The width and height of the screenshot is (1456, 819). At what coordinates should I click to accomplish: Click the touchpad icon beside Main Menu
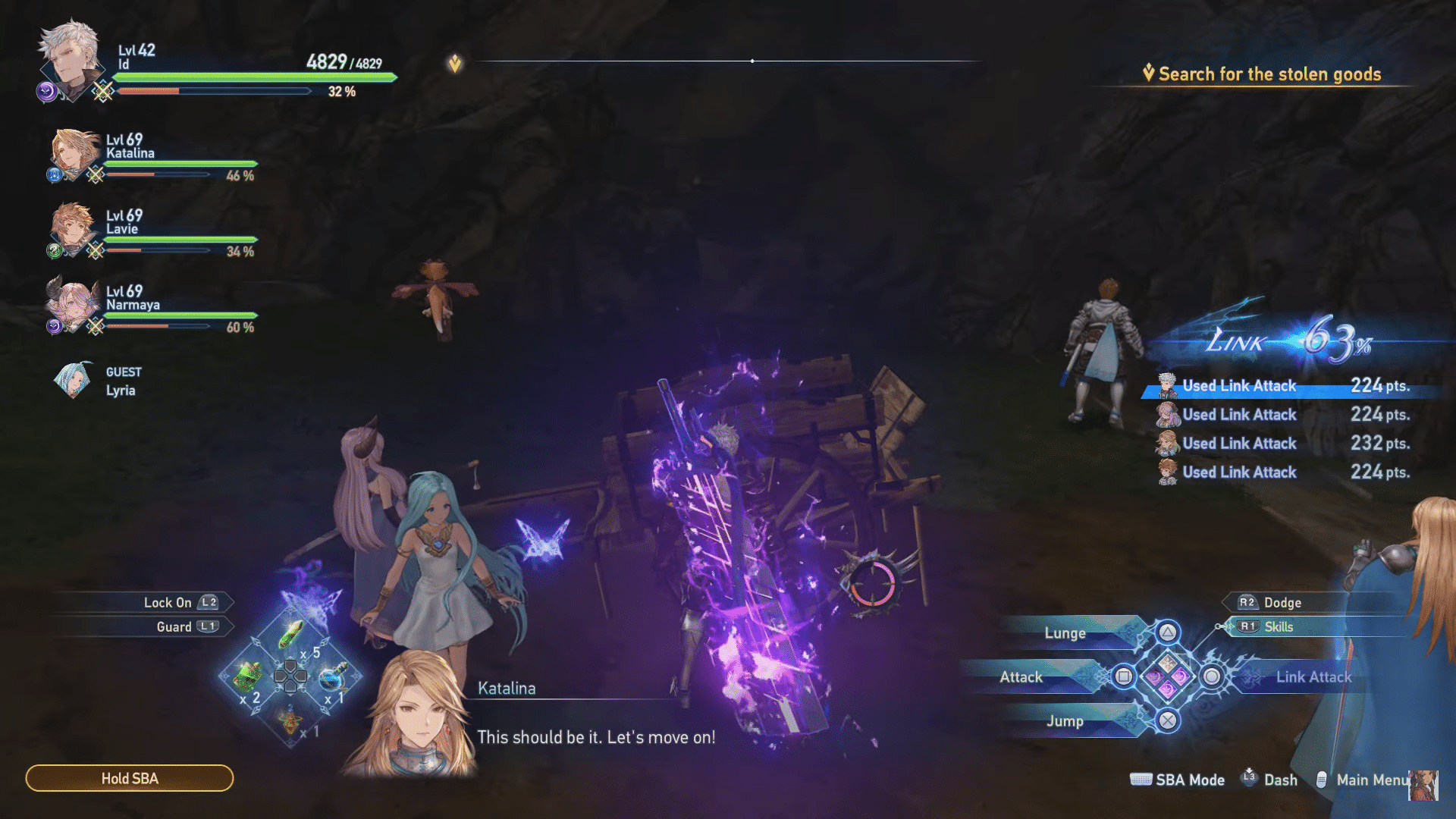pyautogui.click(x=1323, y=780)
